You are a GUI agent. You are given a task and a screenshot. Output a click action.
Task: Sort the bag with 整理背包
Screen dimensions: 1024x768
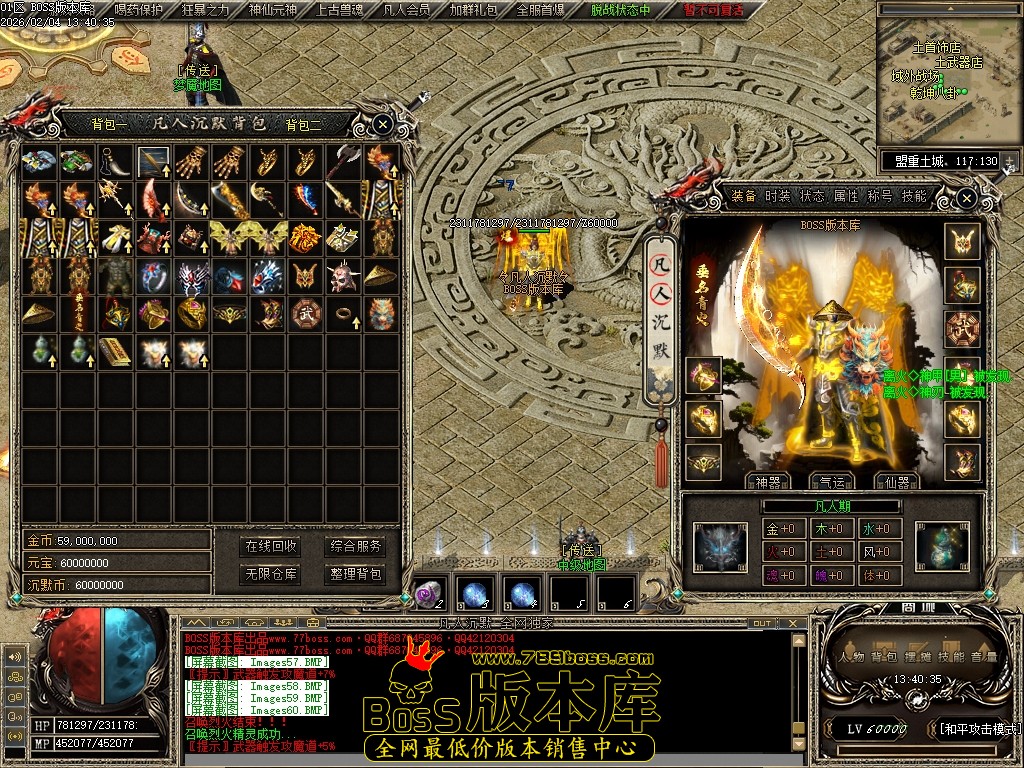coord(356,574)
